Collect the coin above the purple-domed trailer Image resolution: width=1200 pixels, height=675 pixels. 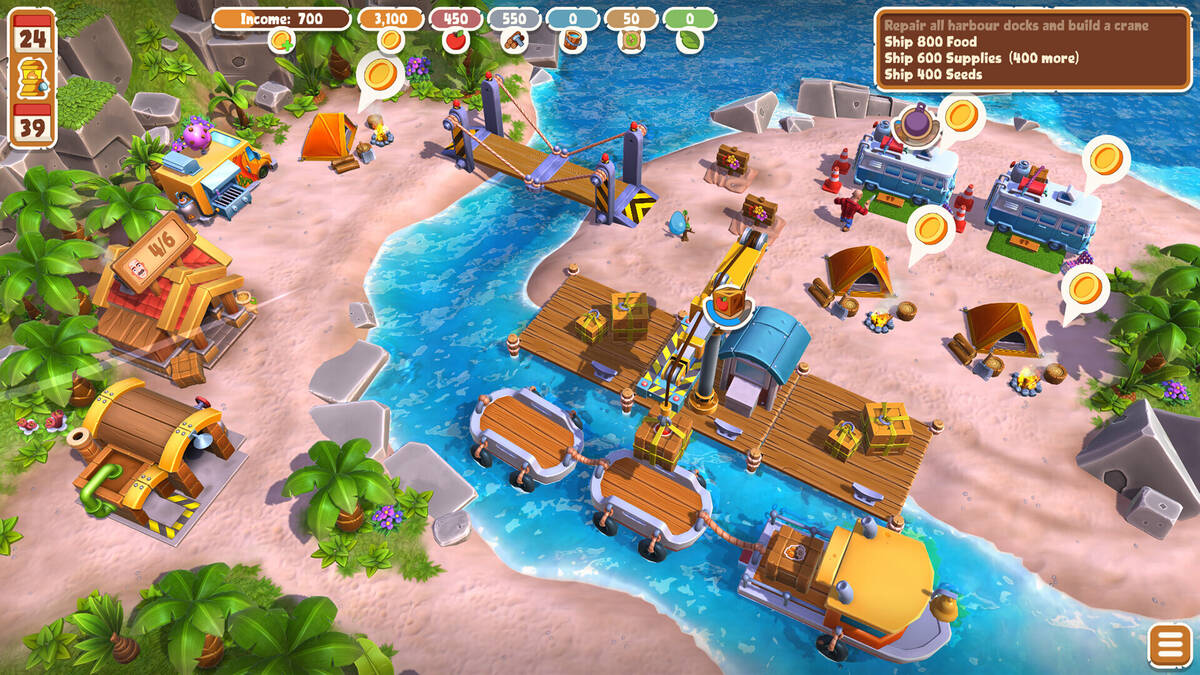click(x=961, y=116)
